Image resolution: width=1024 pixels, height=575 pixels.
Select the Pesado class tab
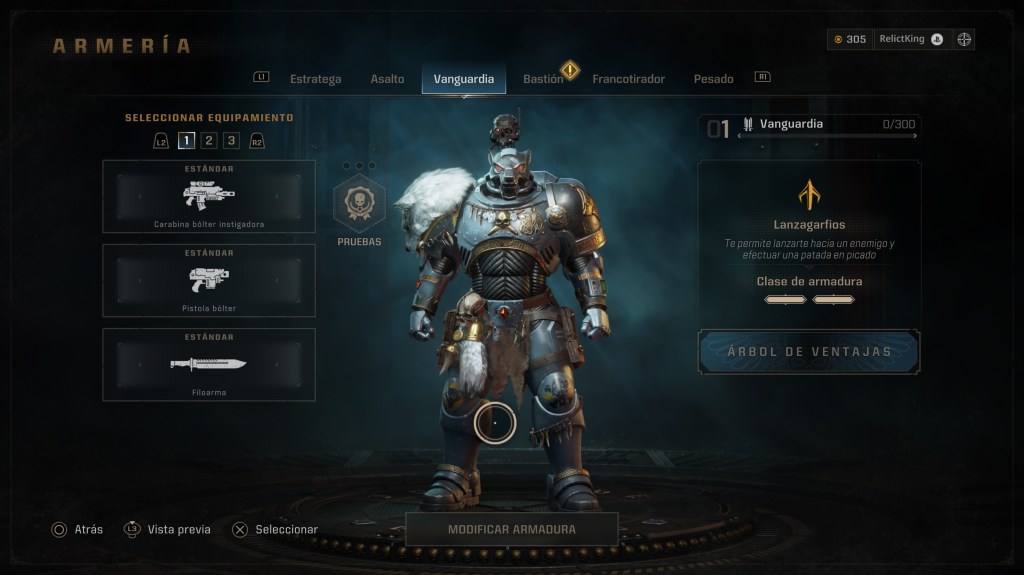tap(713, 79)
